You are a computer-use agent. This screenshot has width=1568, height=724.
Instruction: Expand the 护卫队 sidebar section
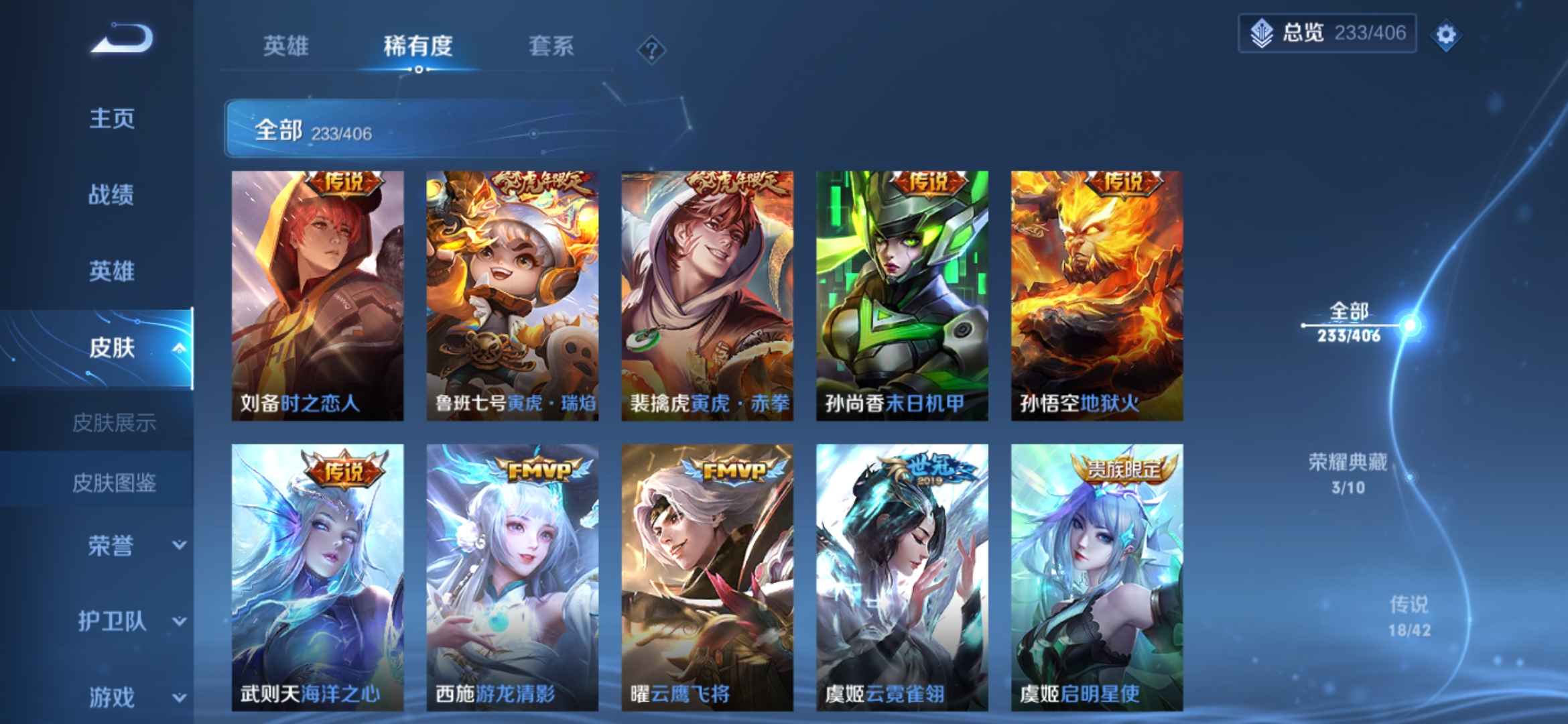coord(111,622)
